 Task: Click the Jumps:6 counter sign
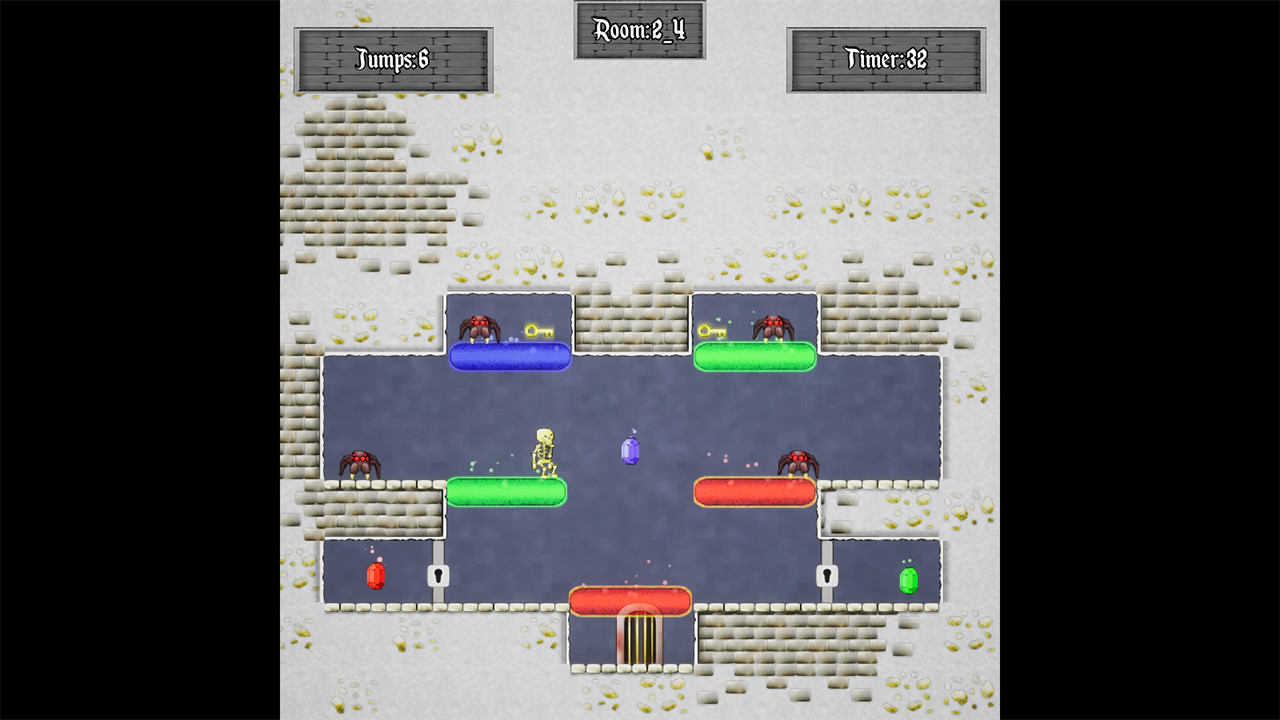click(x=392, y=58)
